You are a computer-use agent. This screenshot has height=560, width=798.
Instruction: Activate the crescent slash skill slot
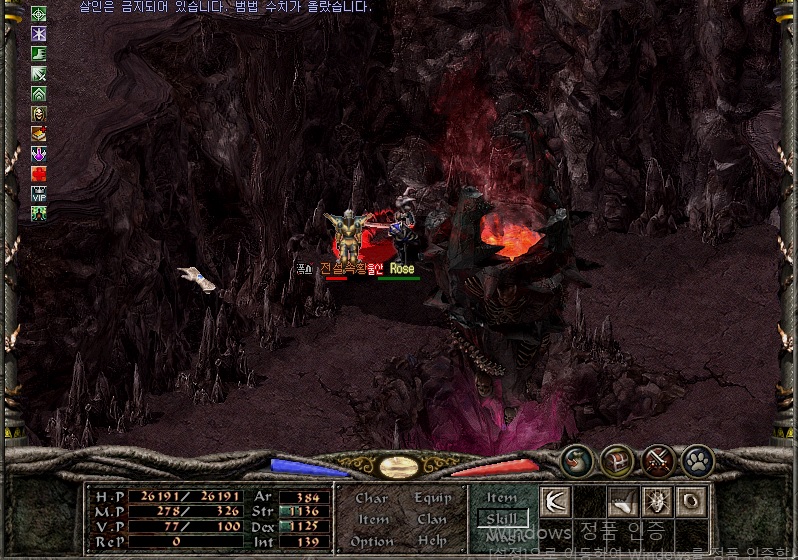555,501
